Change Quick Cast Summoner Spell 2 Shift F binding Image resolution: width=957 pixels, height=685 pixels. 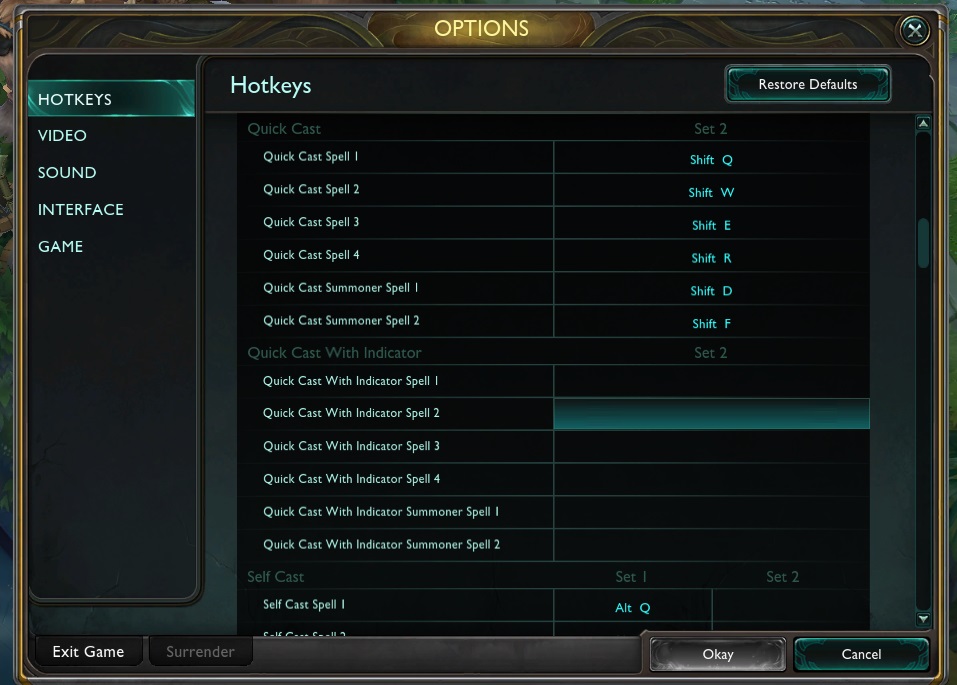click(x=711, y=324)
